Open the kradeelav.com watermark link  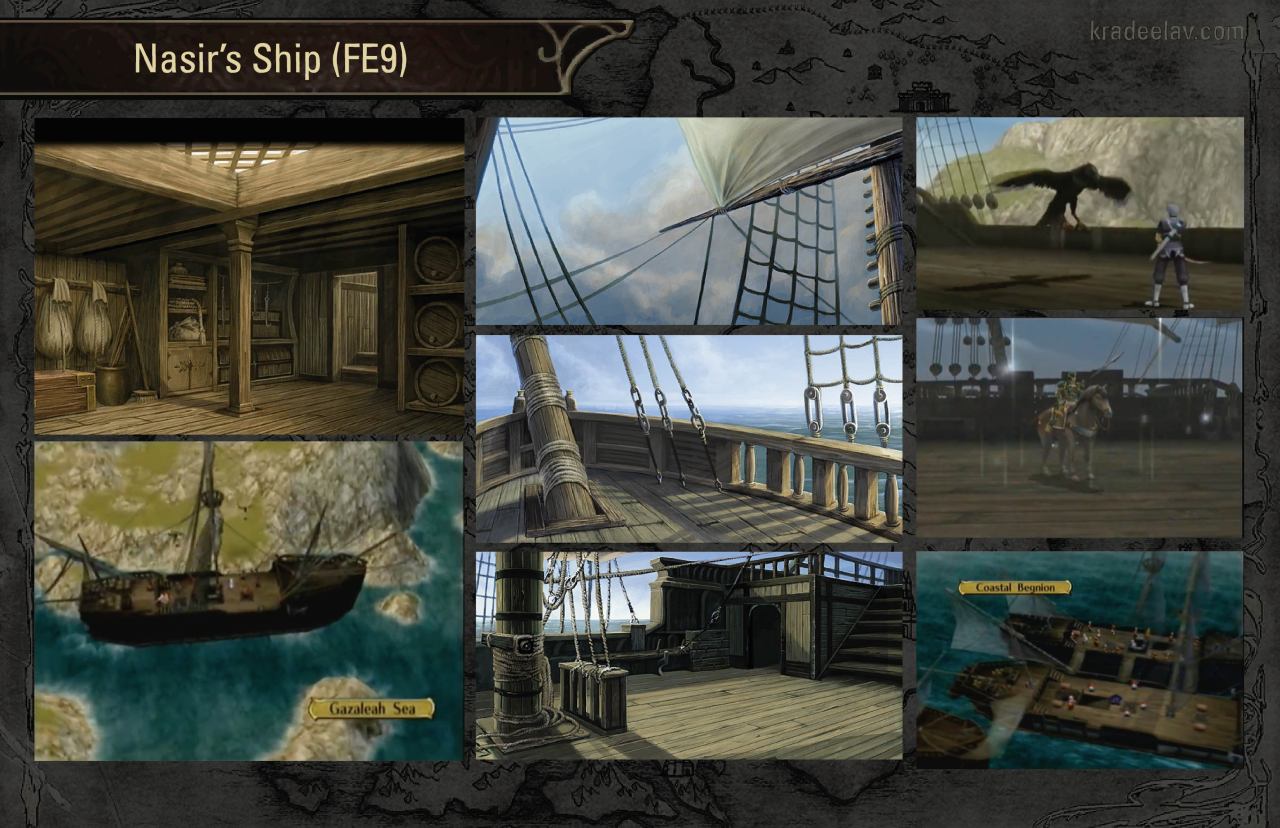click(1167, 32)
